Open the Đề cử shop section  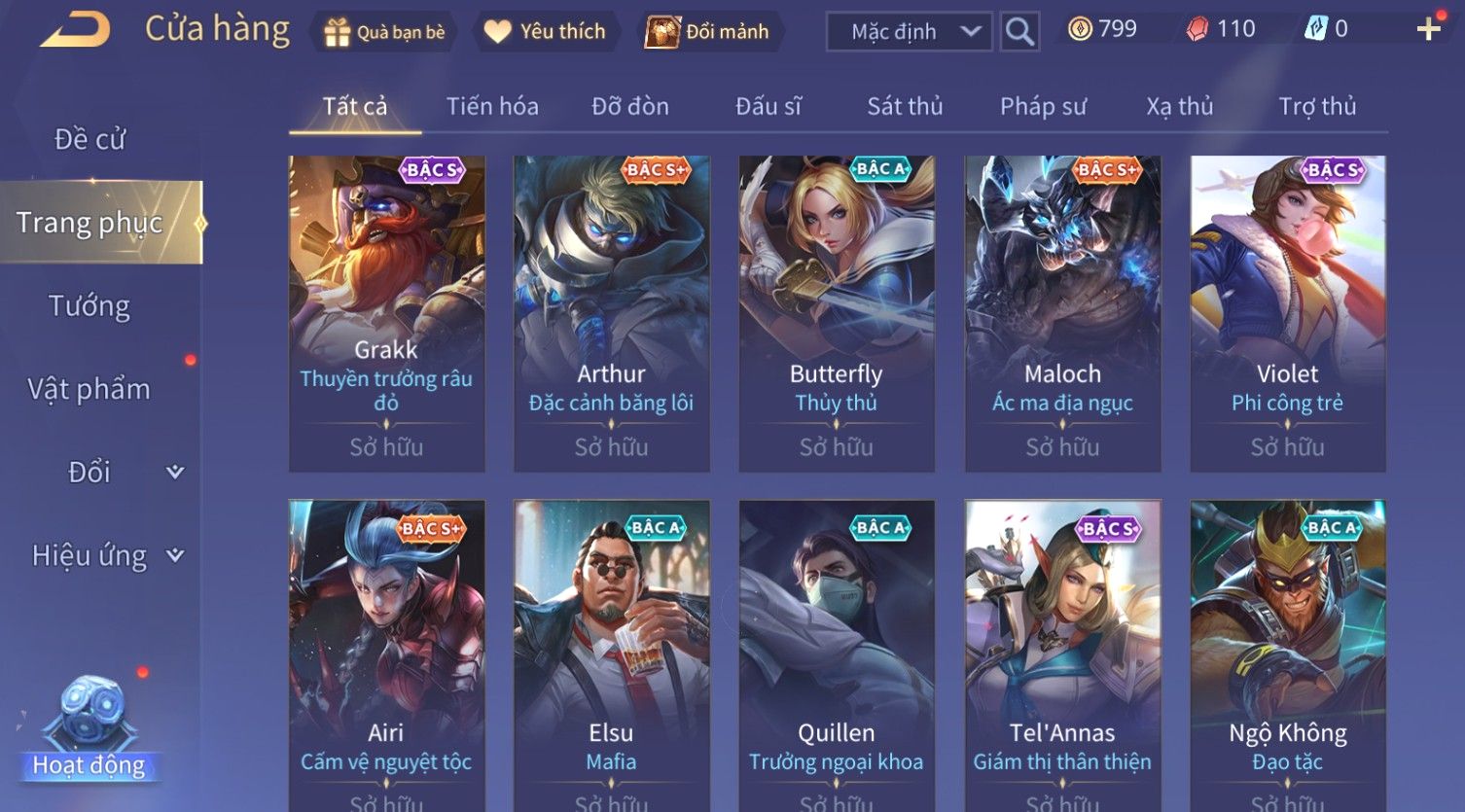[89, 139]
